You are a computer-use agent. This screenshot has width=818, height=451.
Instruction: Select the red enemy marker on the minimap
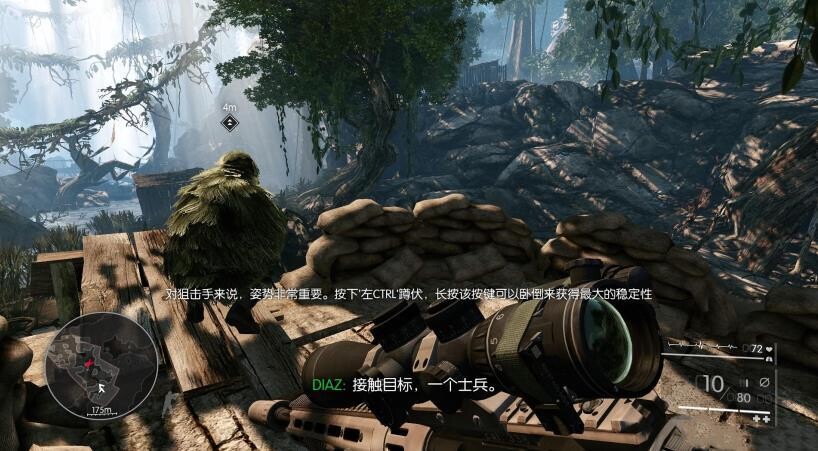(x=89, y=363)
